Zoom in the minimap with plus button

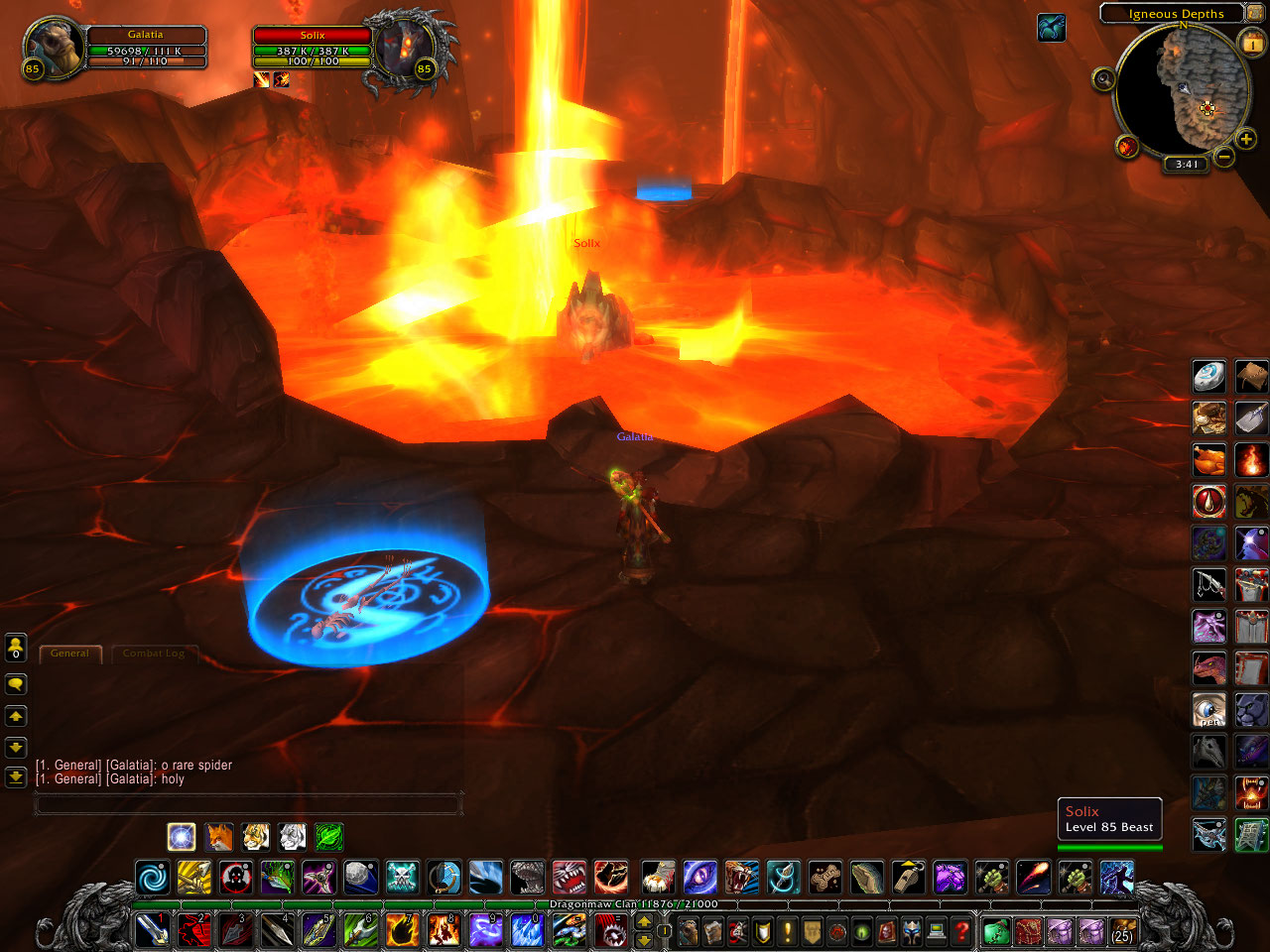[x=1246, y=140]
